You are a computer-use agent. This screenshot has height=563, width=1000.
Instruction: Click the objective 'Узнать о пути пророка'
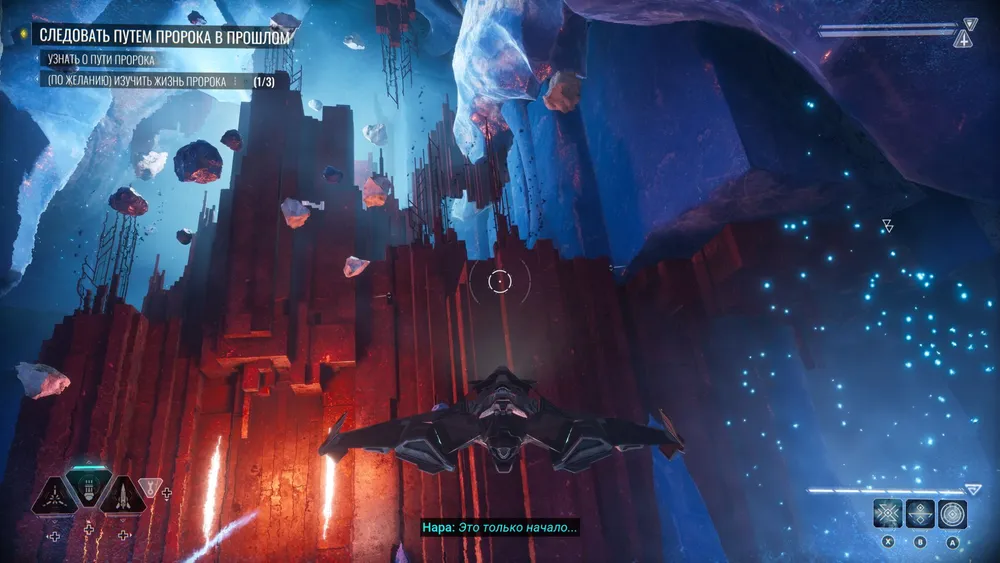102,60
